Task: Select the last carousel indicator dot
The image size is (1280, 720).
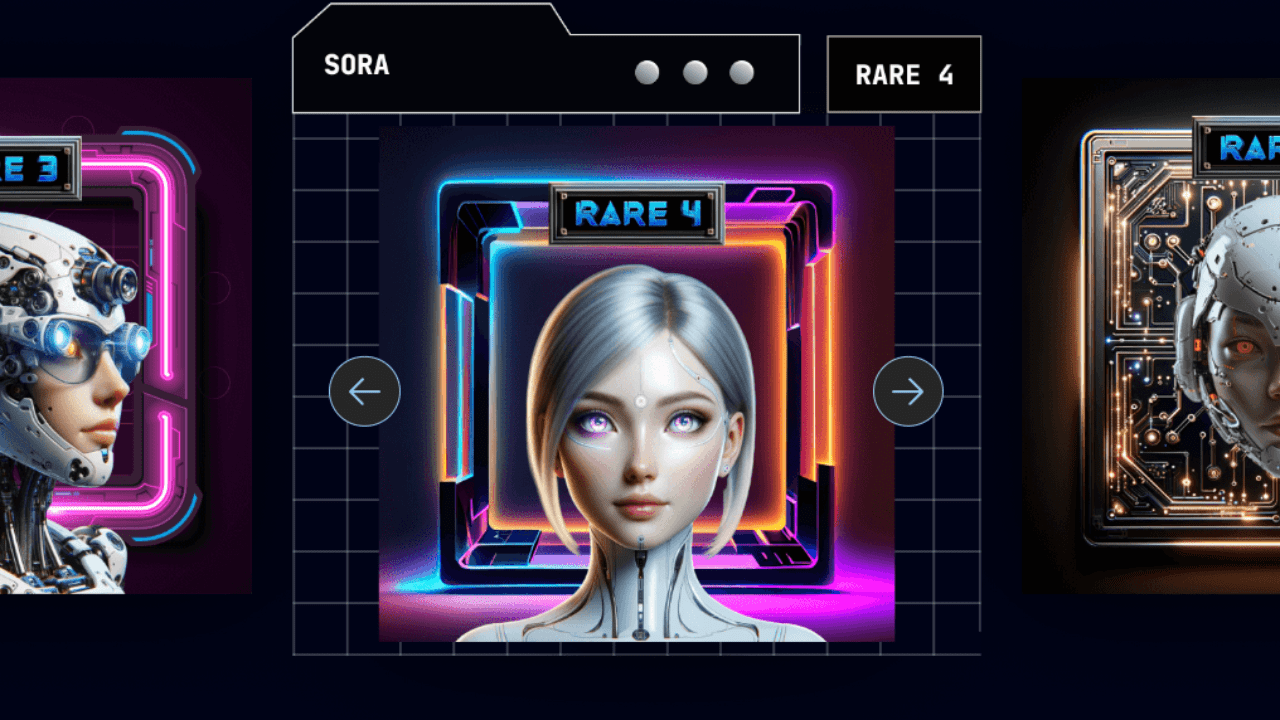Action: coord(741,72)
